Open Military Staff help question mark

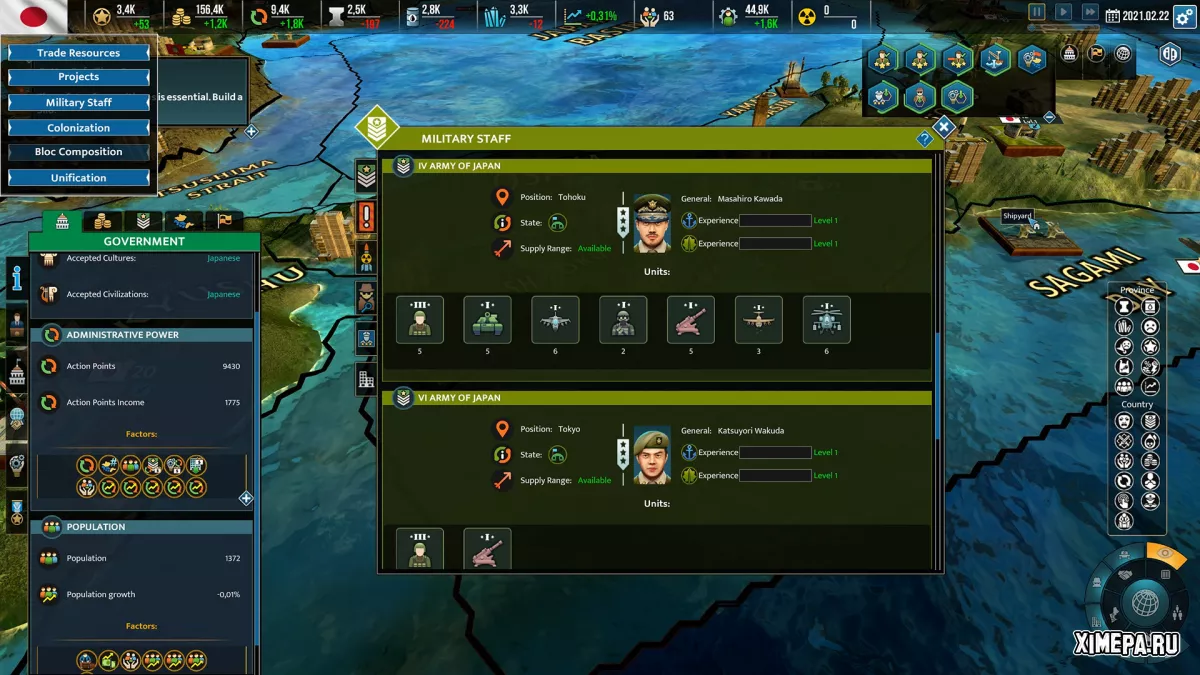[x=924, y=140]
